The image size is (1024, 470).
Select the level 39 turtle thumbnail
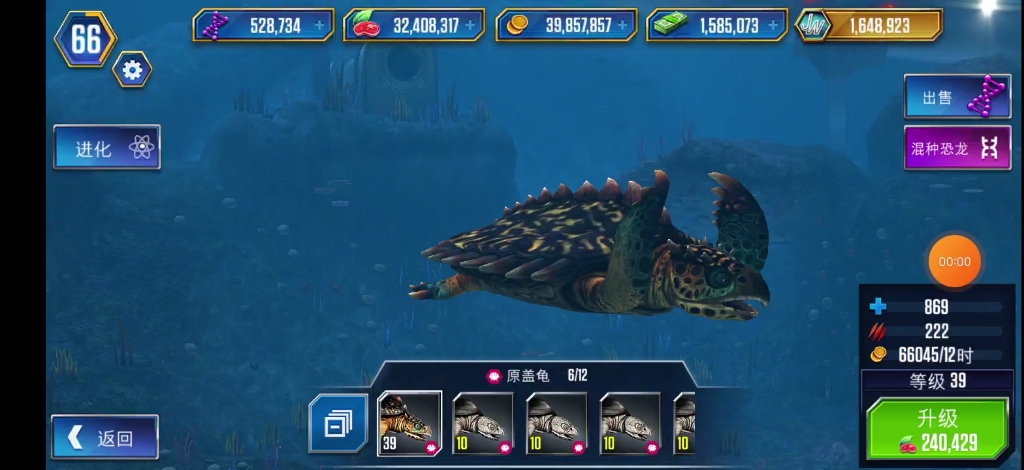point(409,423)
